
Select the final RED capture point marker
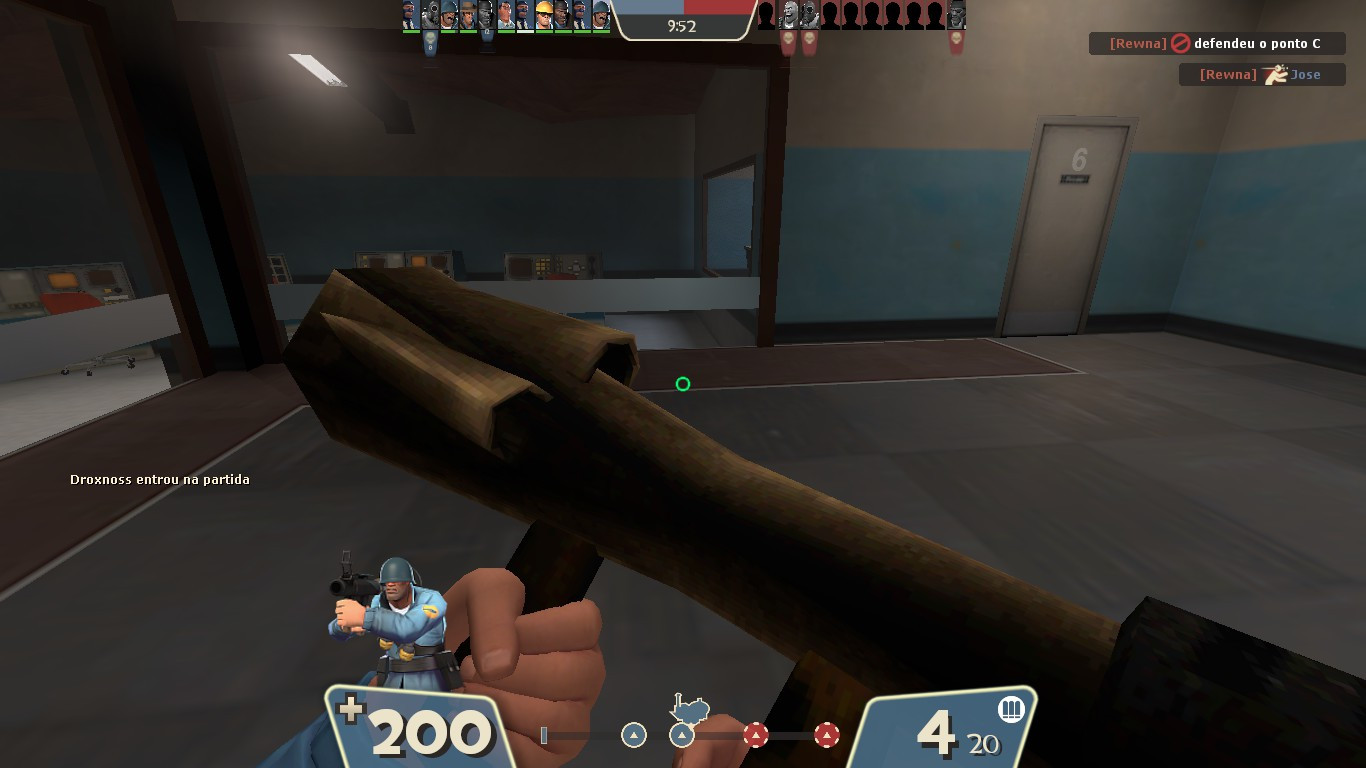click(x=827, y=734)
